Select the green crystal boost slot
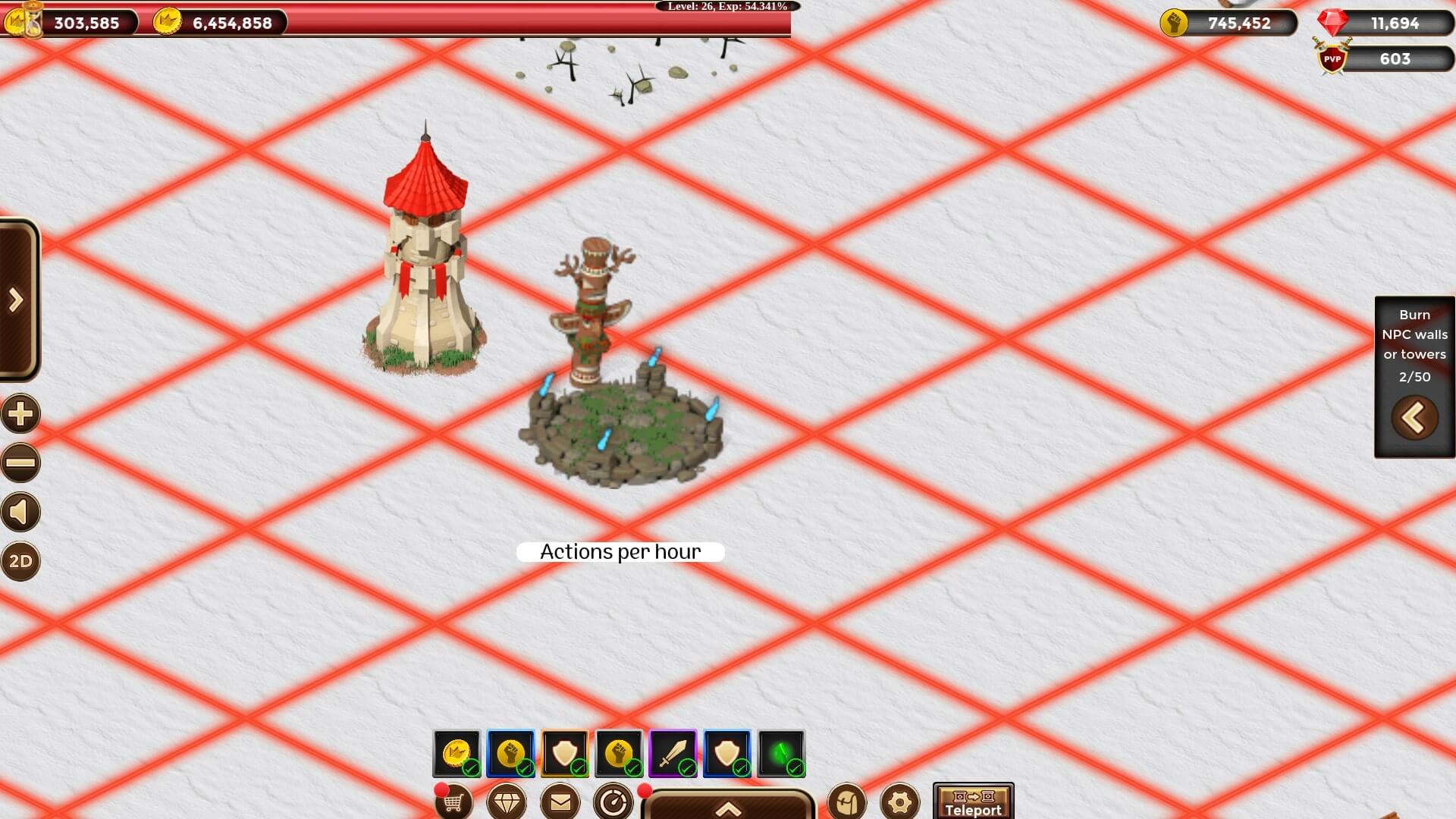 [x=781, y=753]
